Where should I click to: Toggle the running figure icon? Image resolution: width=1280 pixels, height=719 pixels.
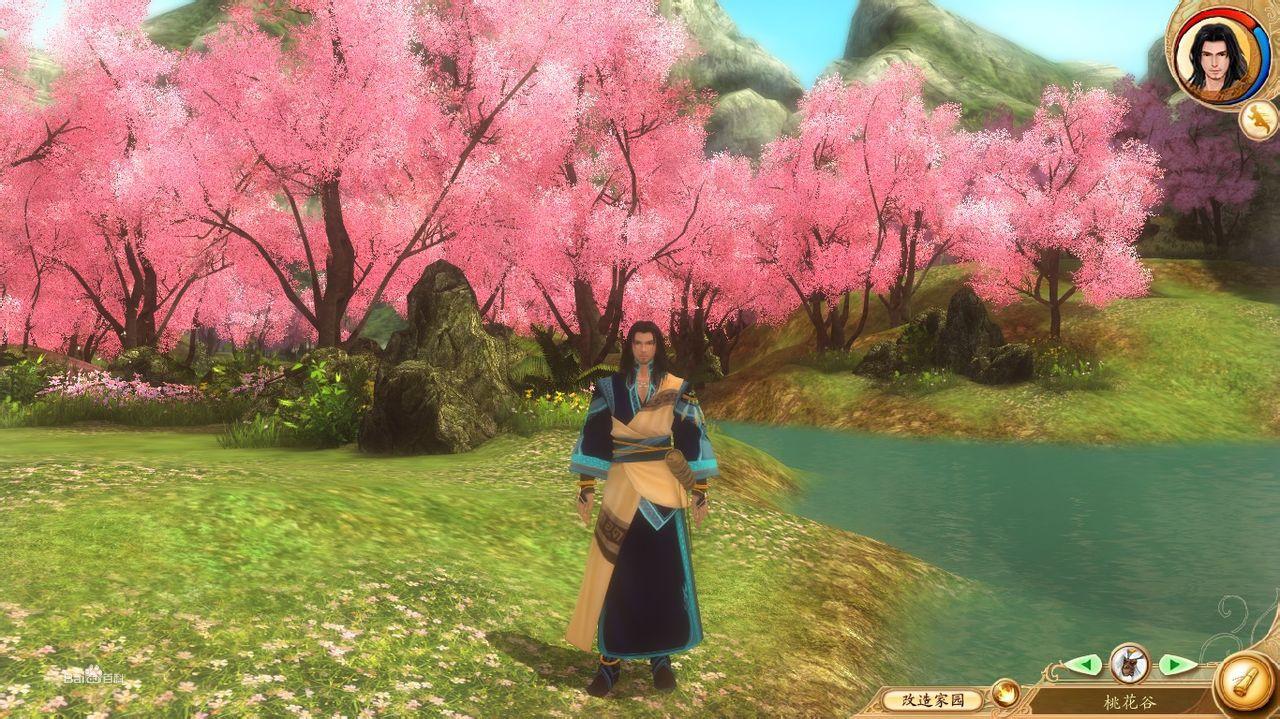point(1256,119)
